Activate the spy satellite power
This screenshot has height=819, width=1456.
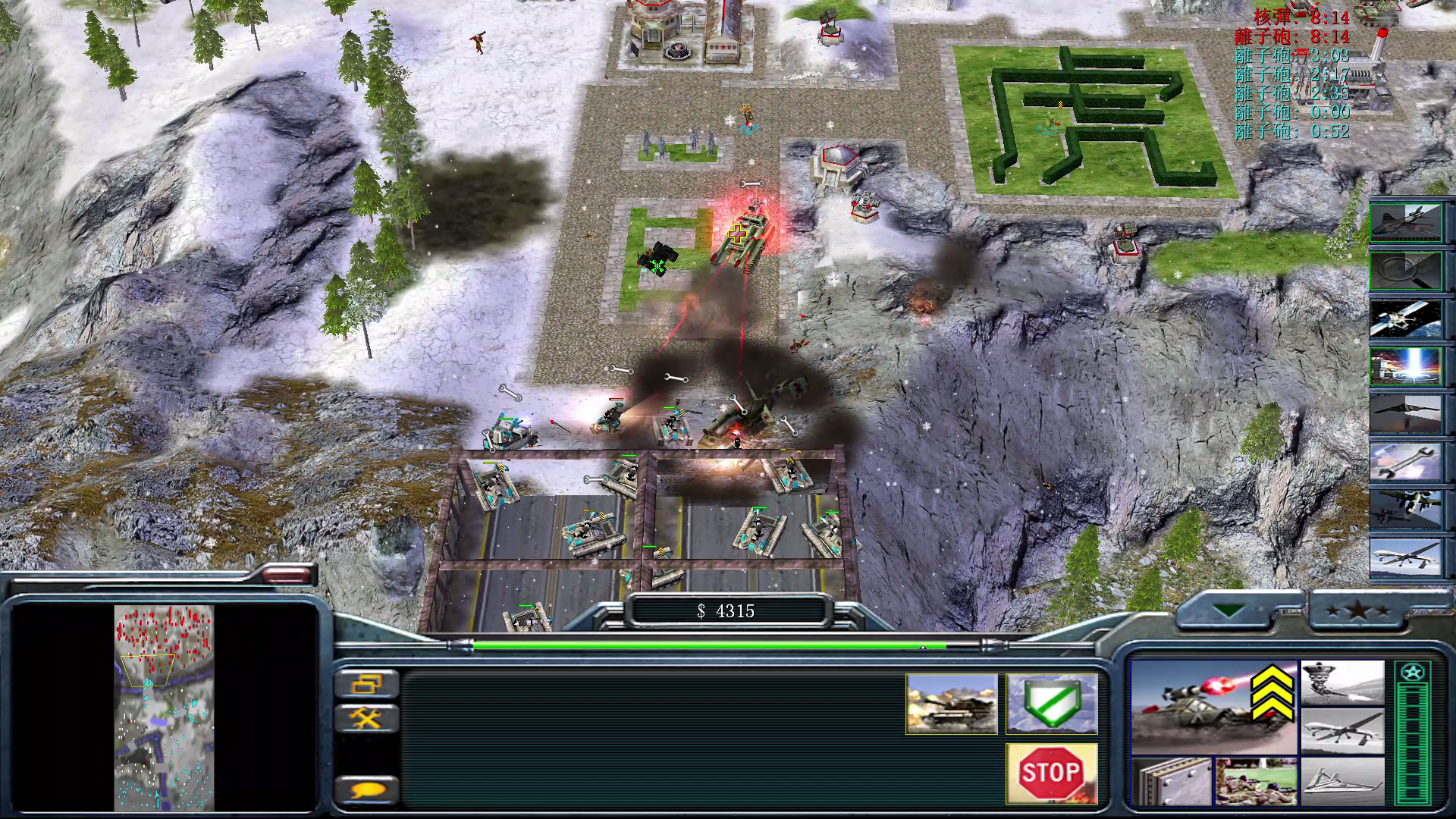(x=1405, y=318)
